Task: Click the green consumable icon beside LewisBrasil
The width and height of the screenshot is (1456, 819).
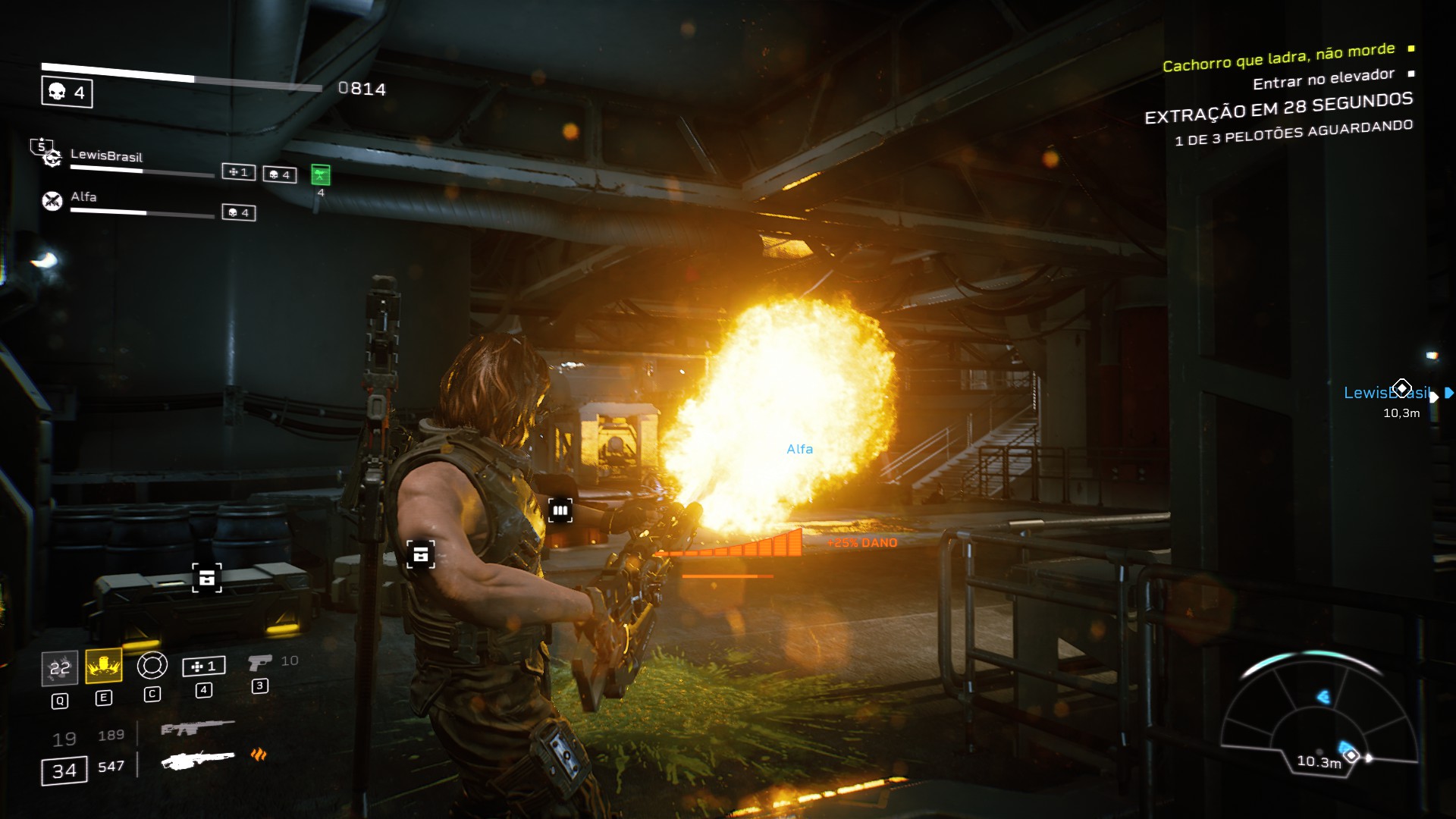Action: (321, 175)
